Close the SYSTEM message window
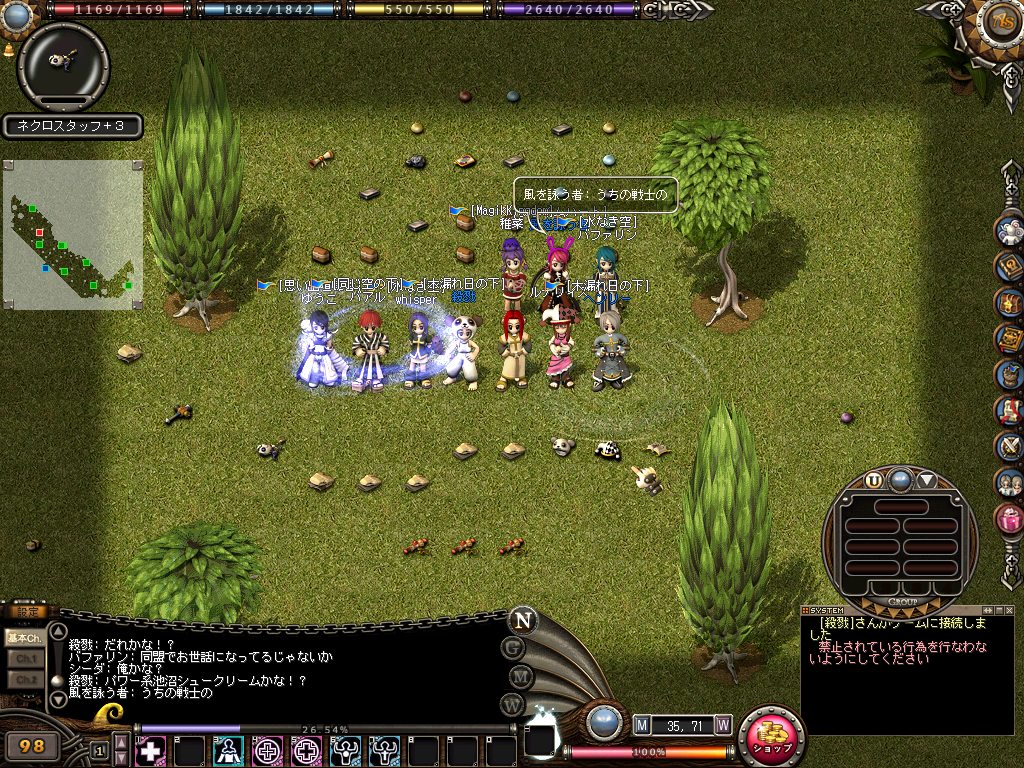The image size is (1024, 768). coord(1007,609)
